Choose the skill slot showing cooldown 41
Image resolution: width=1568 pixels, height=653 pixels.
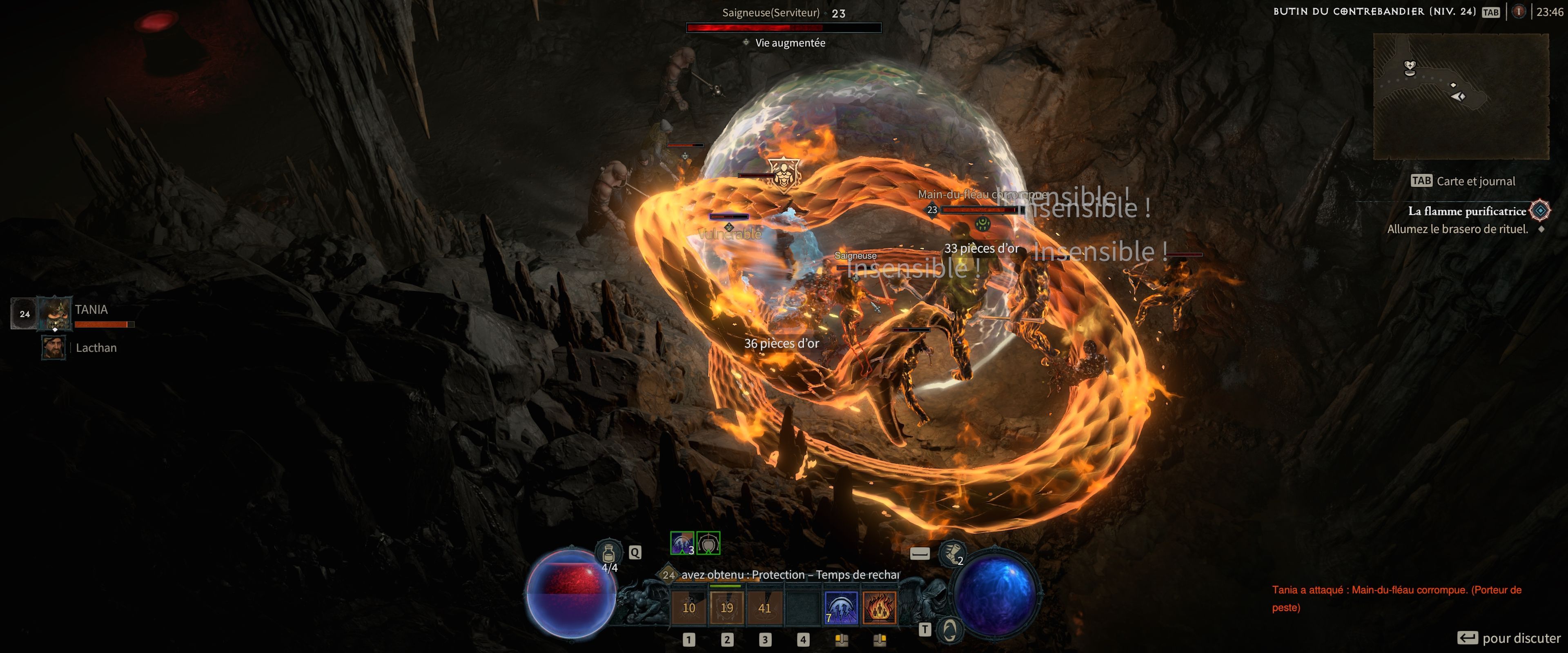[x=764, y=607]
